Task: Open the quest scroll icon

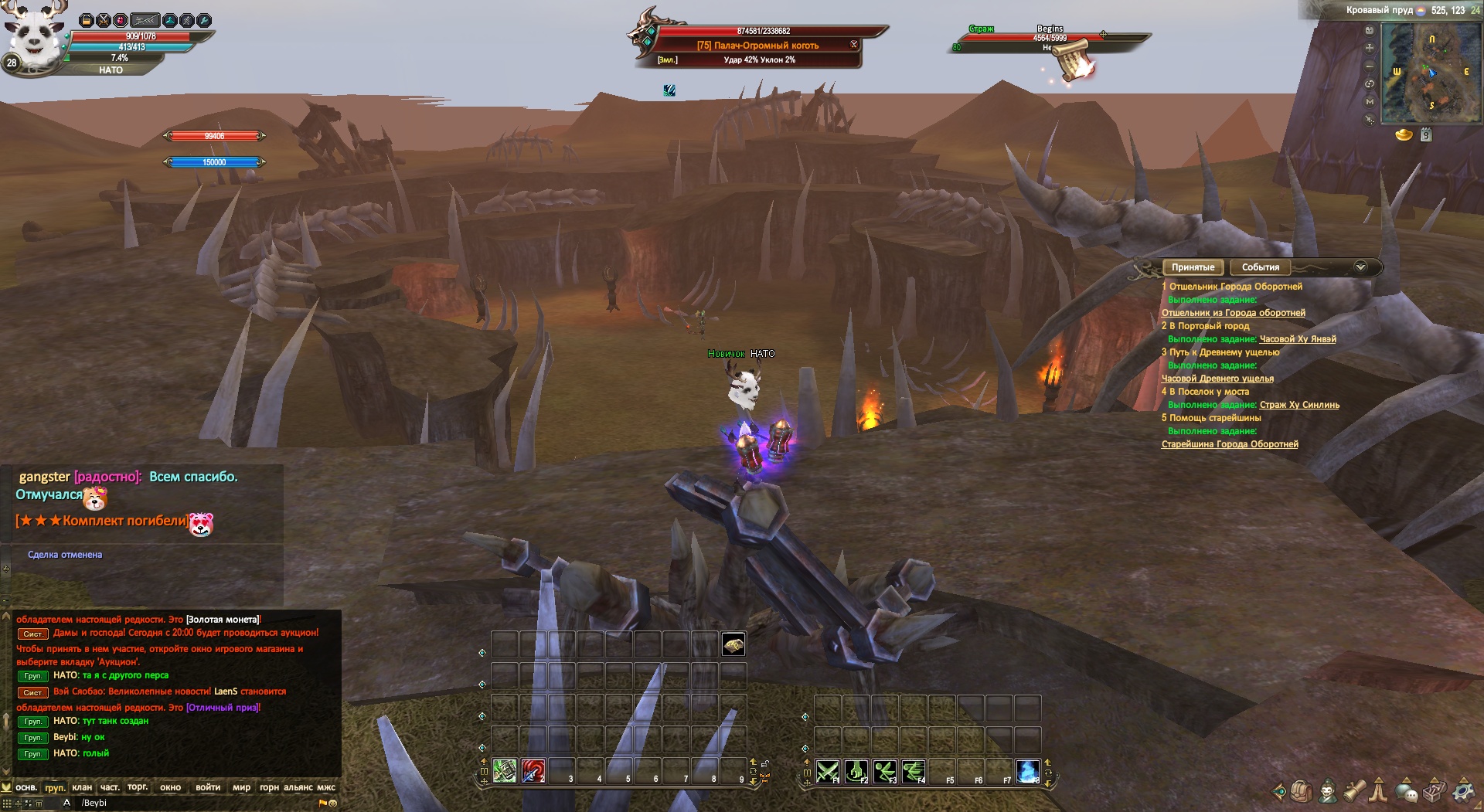Action: click(x=1354, y=791)
